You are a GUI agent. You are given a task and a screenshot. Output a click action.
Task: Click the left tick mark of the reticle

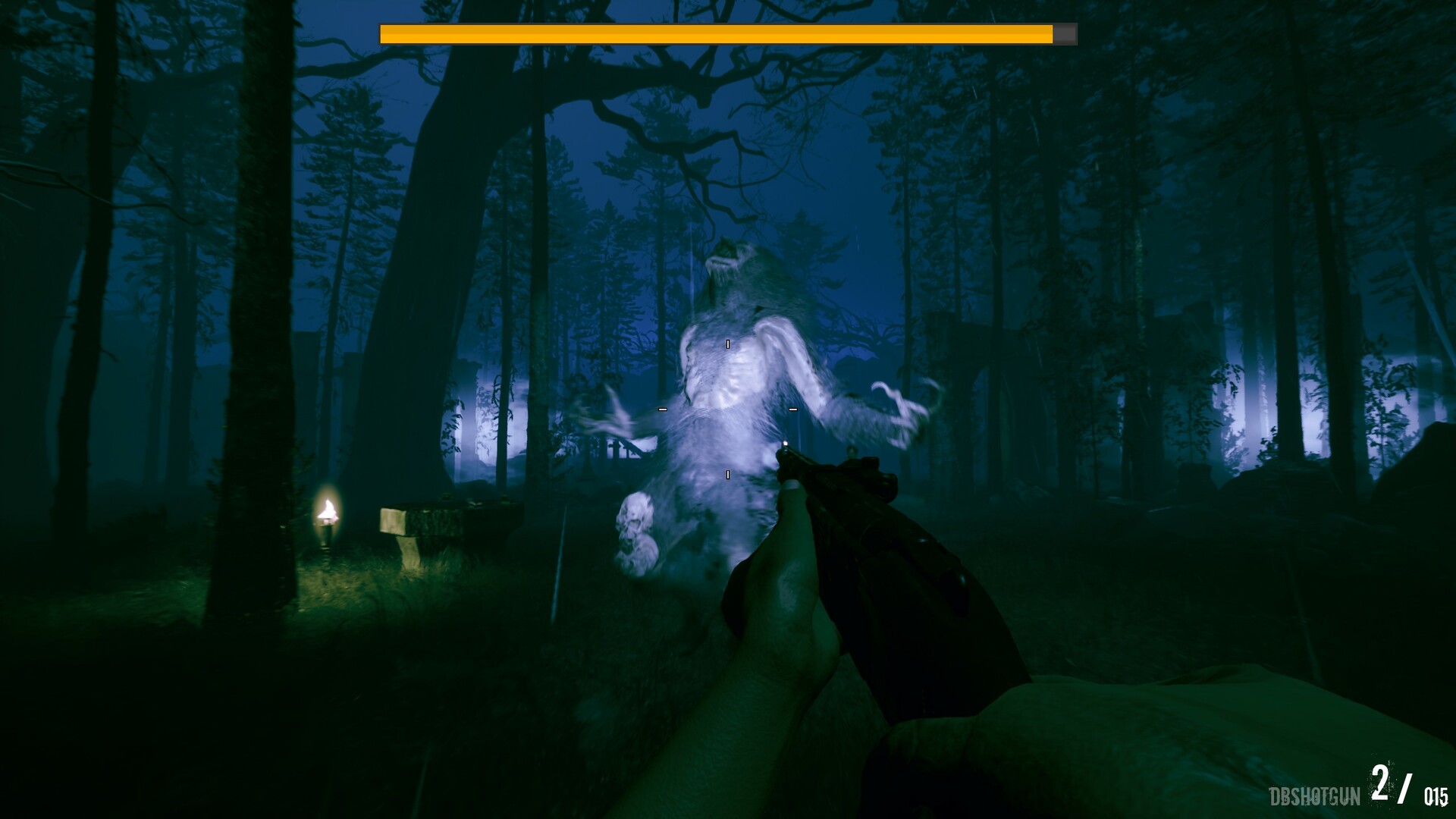[662, 409]
